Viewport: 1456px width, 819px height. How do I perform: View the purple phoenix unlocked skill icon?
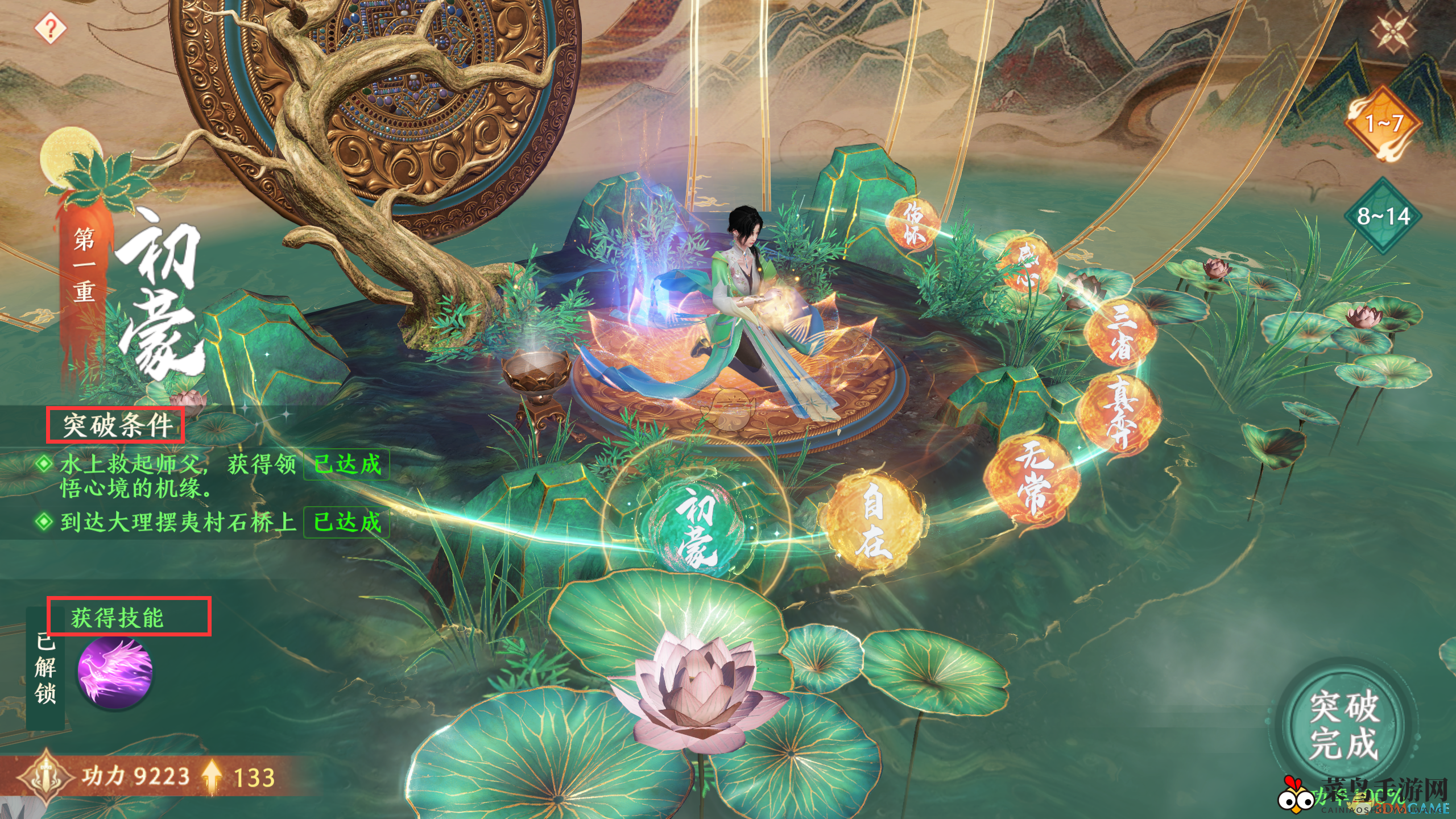(x=115, y=672)
